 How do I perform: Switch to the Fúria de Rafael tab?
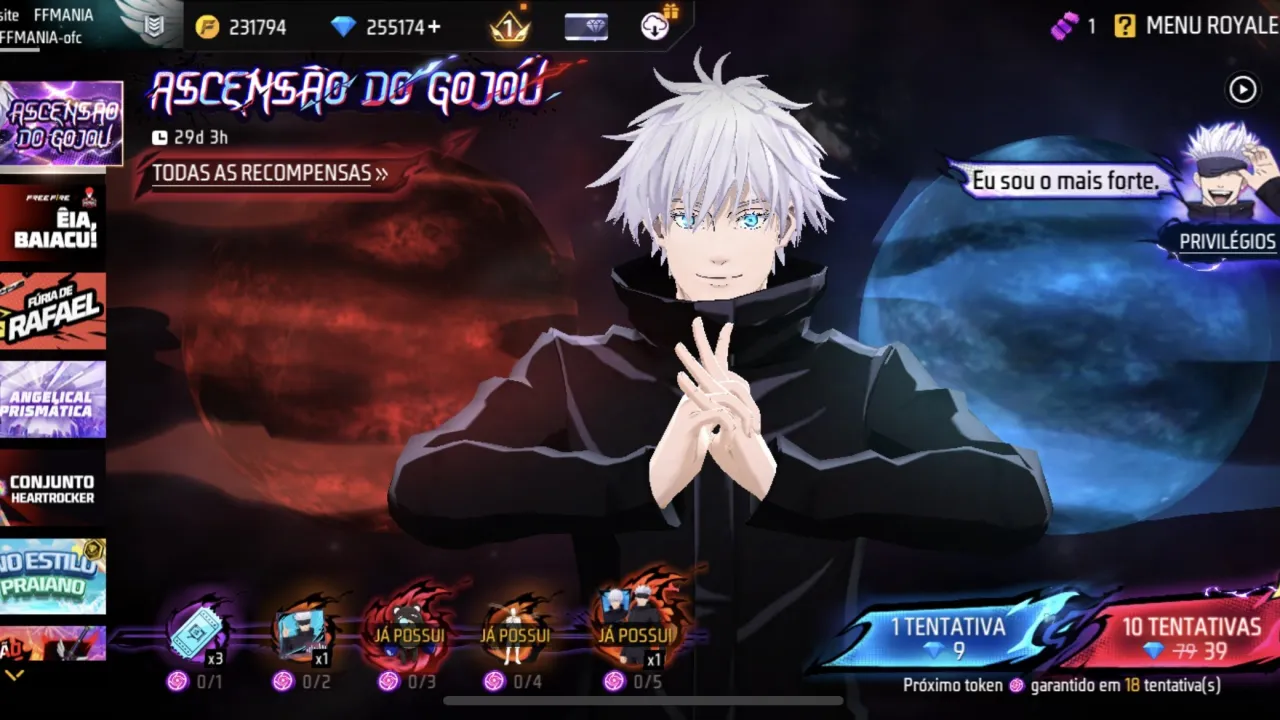(x=54, y=311)
